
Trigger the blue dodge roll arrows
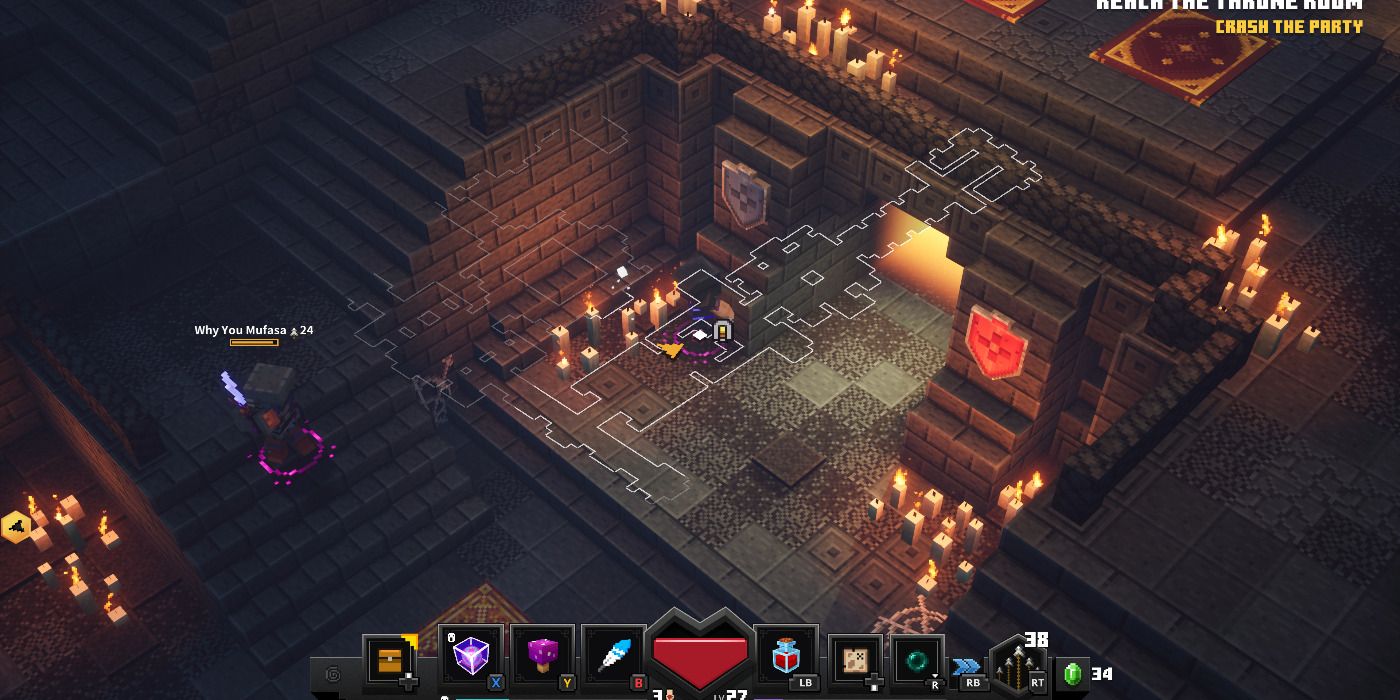(966, 667)
